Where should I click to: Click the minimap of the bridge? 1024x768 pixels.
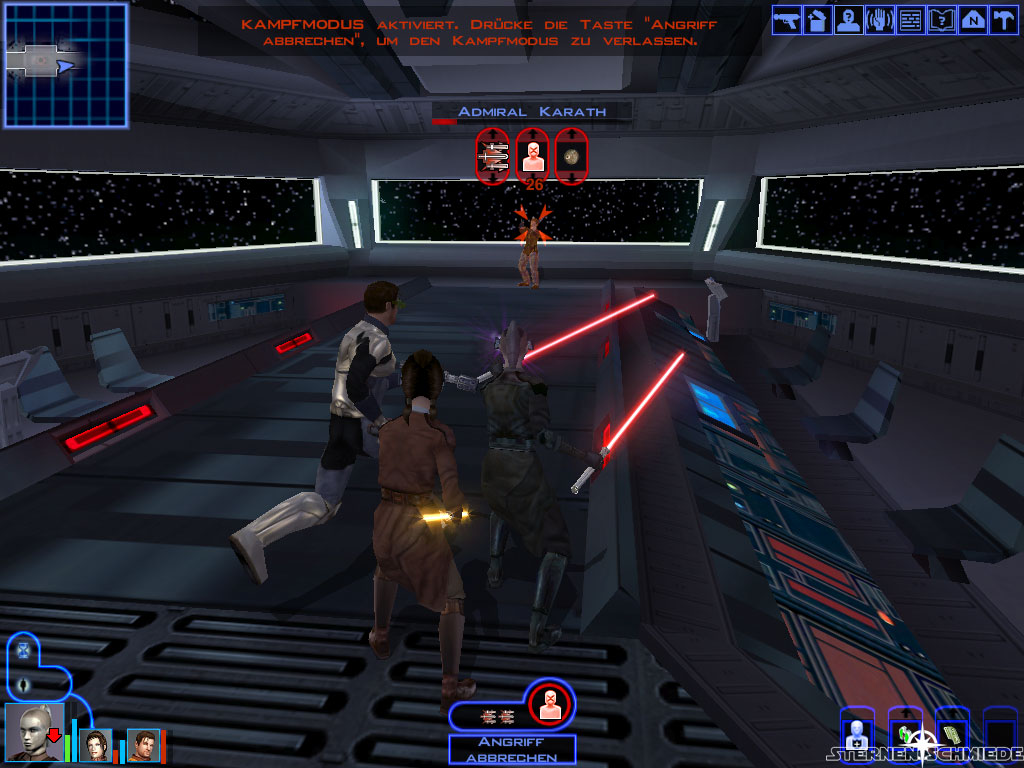tap(66, 65)
